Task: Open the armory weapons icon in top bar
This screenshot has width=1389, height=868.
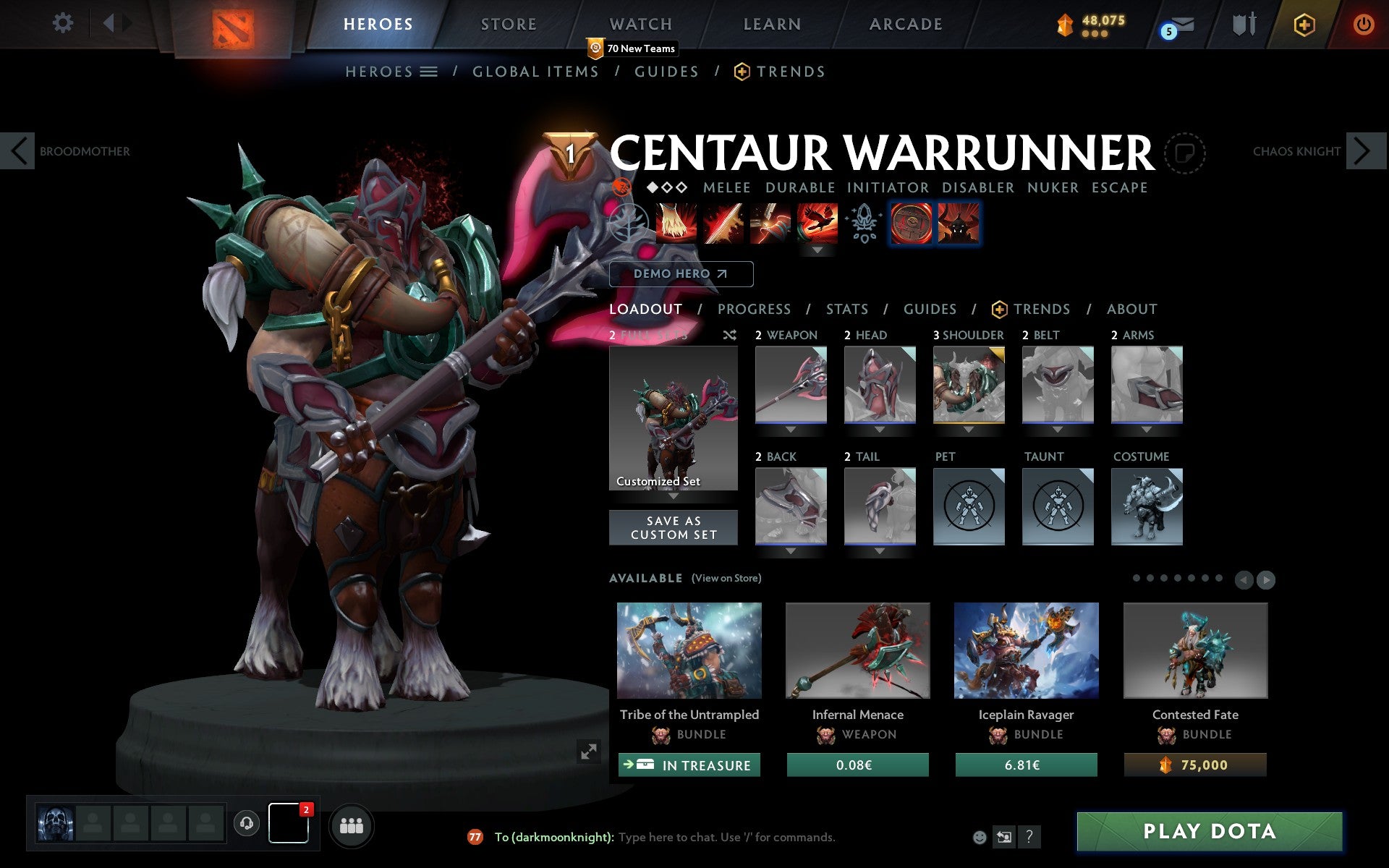Action: pyautogui.click(x=1242, y=24)
